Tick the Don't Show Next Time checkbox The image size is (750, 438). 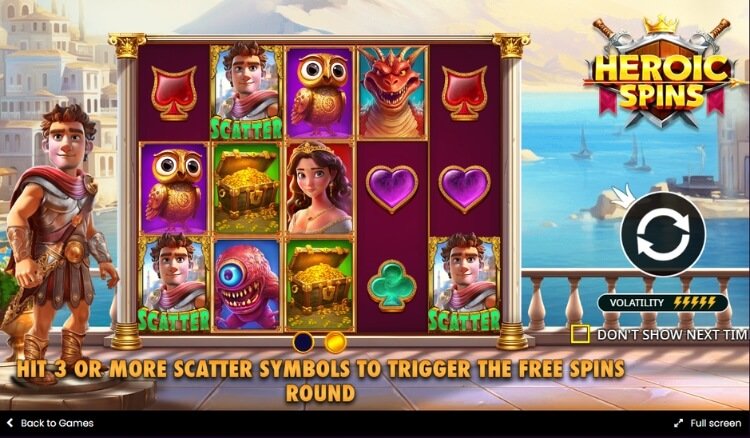click(x=580, y=334)
